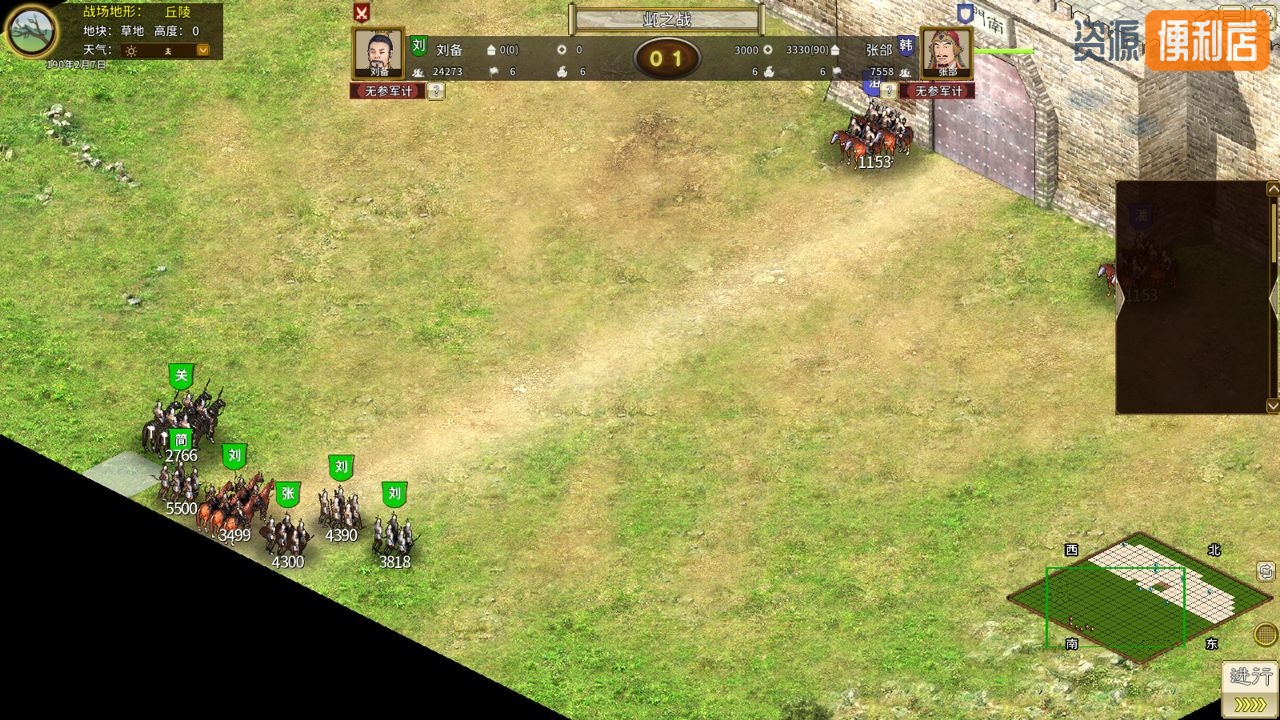Expand the dark side panel's left arrow
1280x720 pixels.
tap(1121, 298)
